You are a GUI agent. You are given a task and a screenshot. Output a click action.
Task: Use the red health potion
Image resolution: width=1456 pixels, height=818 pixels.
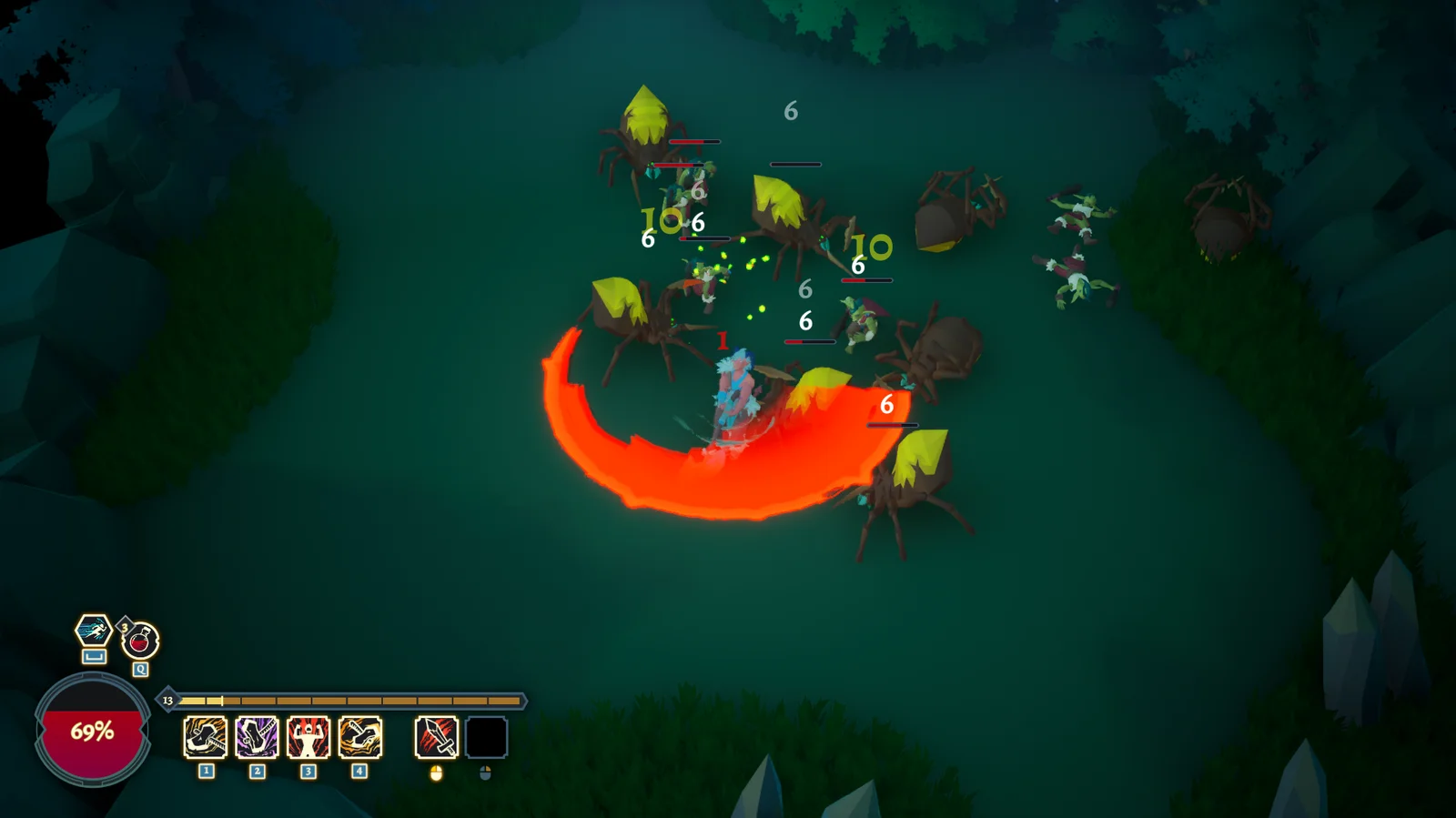(x=140, y=641)
